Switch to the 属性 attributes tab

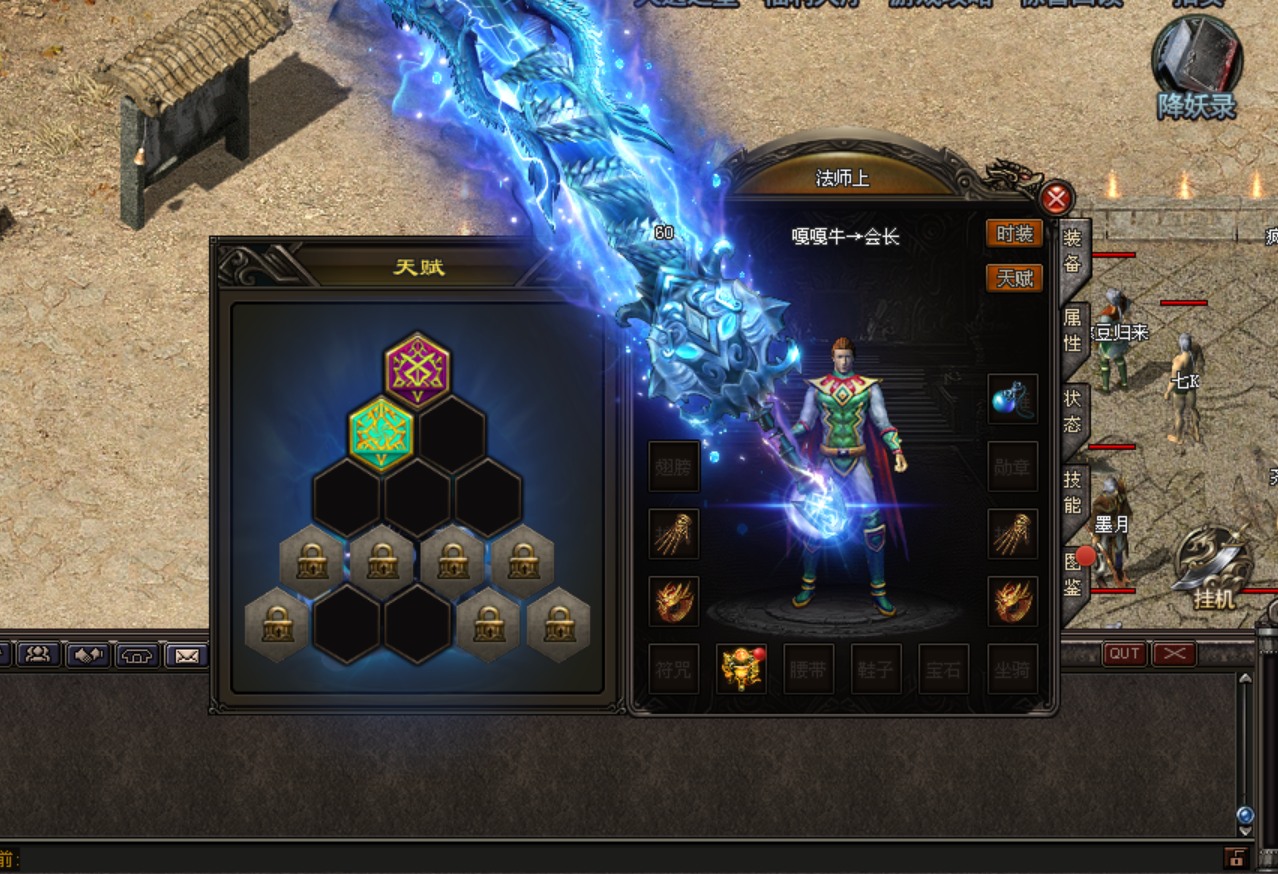pos(1072,331)
